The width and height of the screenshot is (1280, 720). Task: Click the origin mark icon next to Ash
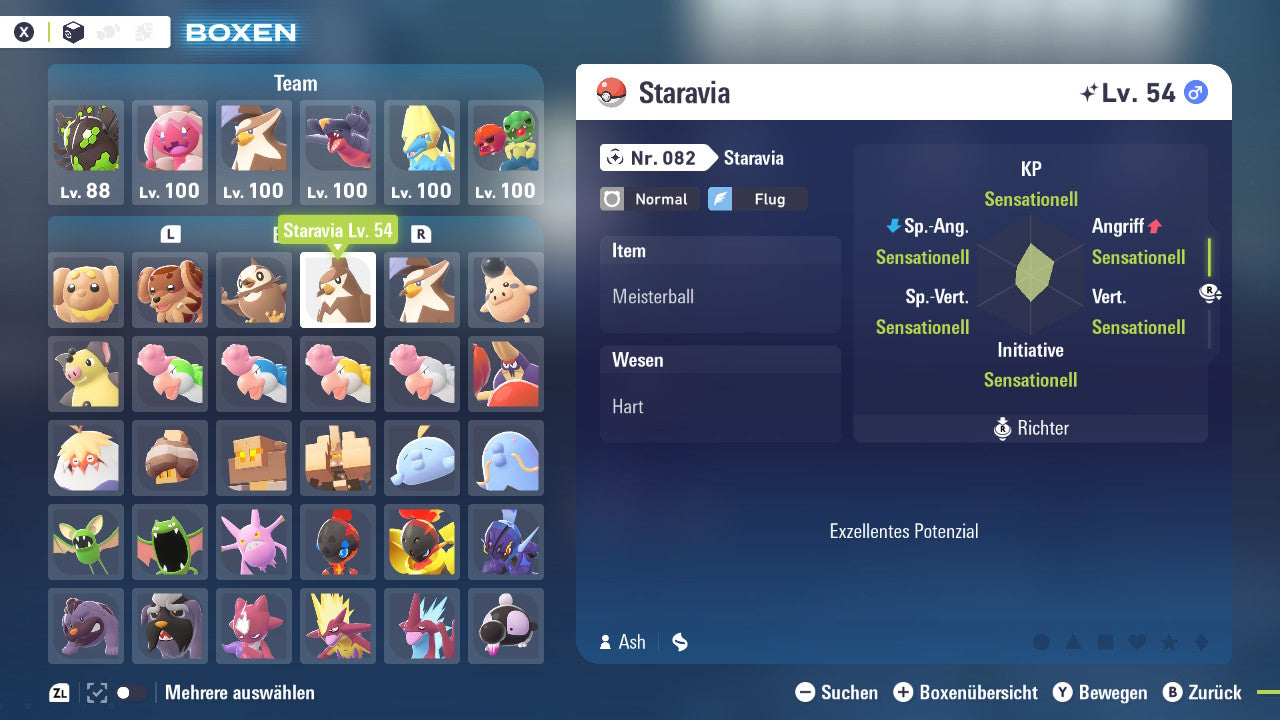679,642
